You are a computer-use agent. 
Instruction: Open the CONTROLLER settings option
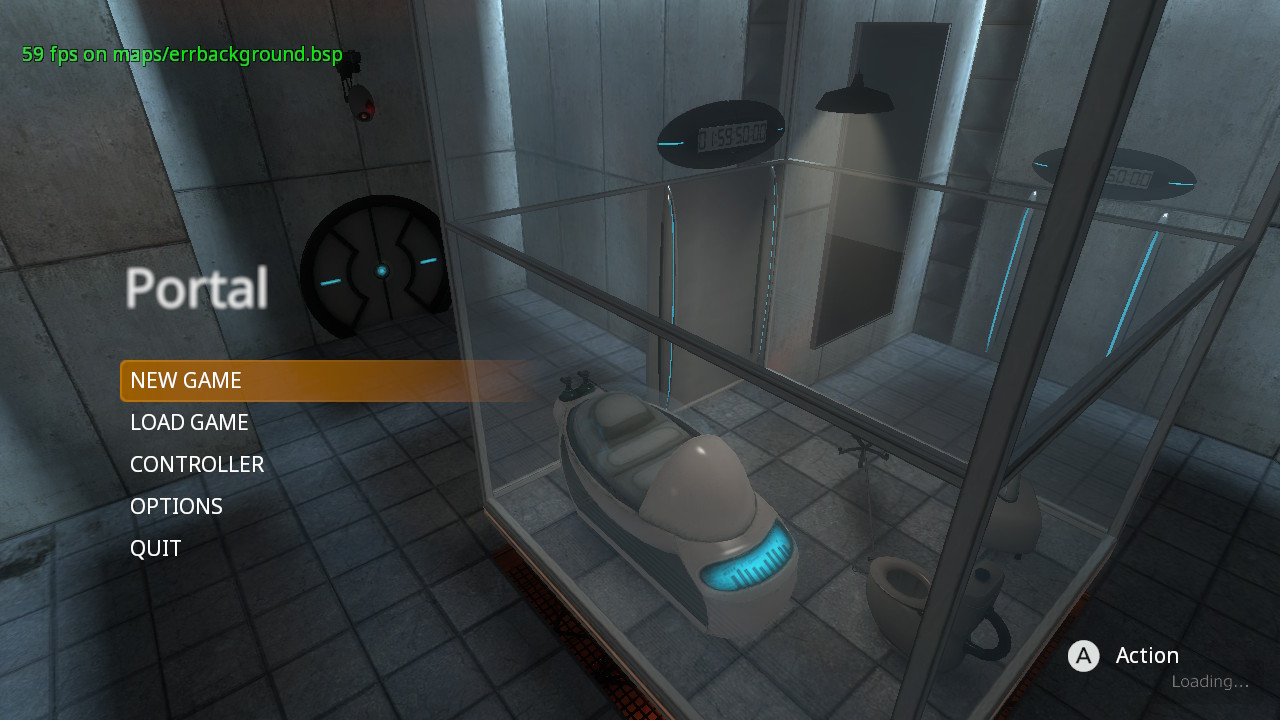click(x=197, y=464)
